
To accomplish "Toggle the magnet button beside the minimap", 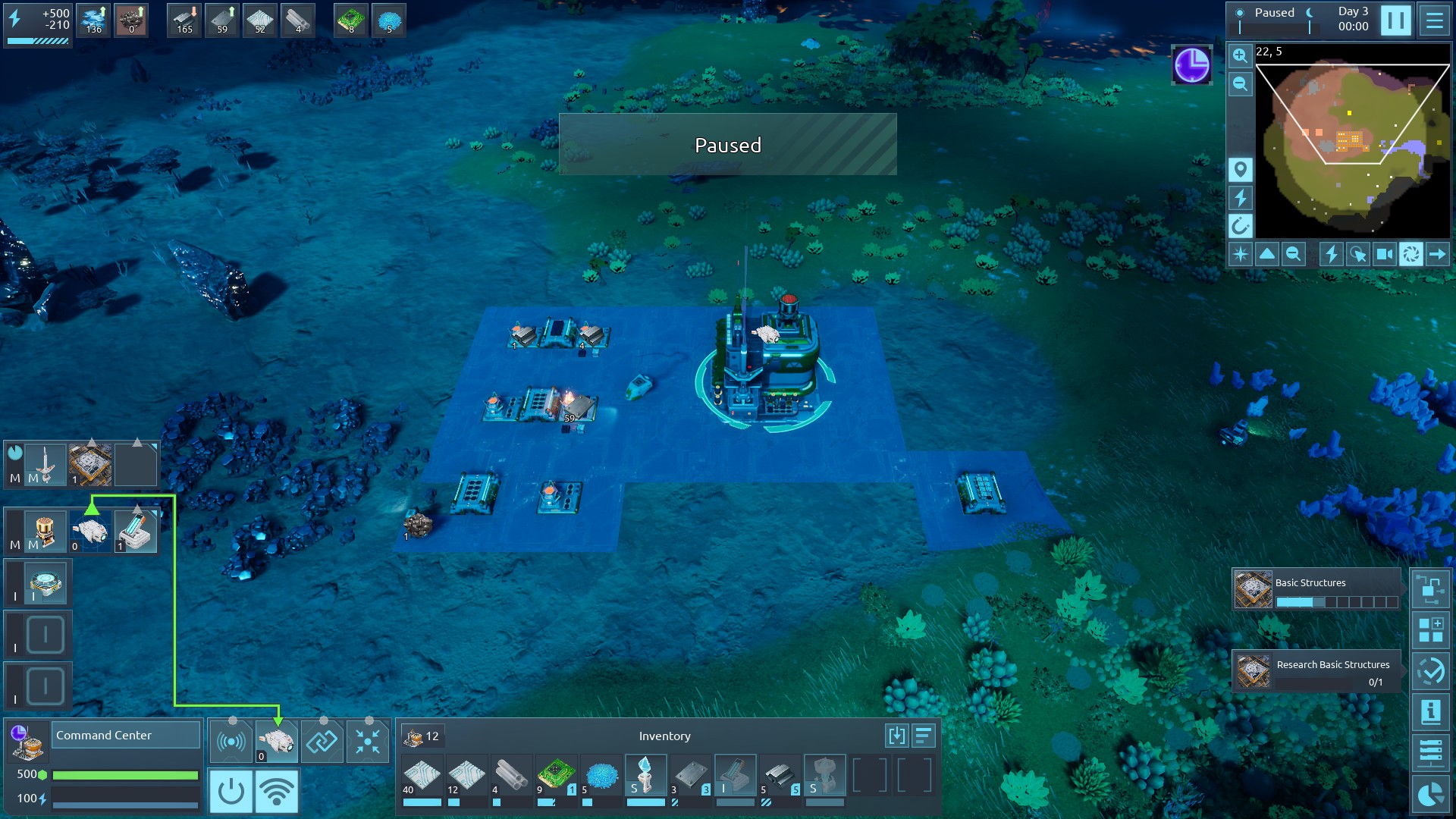I will pyautogui.click(x=1240, y=225).
